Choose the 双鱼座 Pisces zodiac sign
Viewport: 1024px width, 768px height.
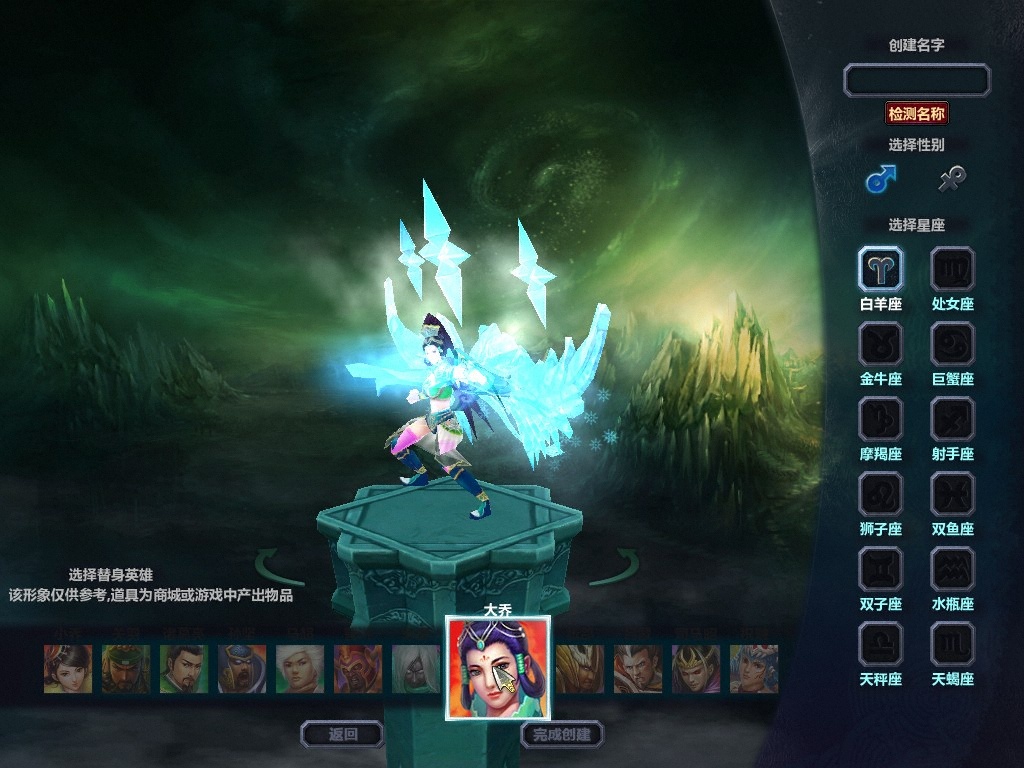pyautogui.click(x=952, y=494)
